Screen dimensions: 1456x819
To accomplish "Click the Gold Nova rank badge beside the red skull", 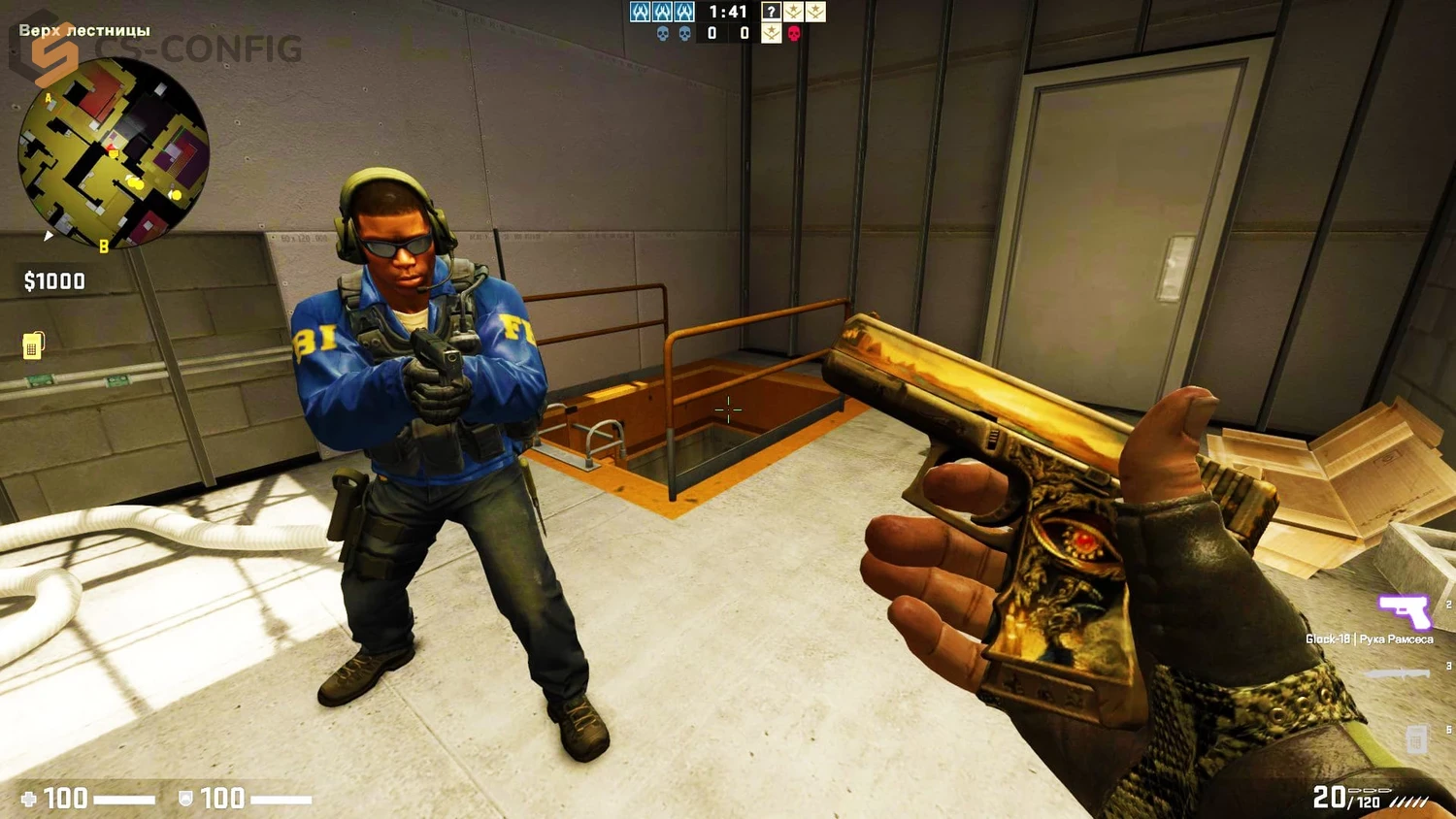I will (771, 33).
